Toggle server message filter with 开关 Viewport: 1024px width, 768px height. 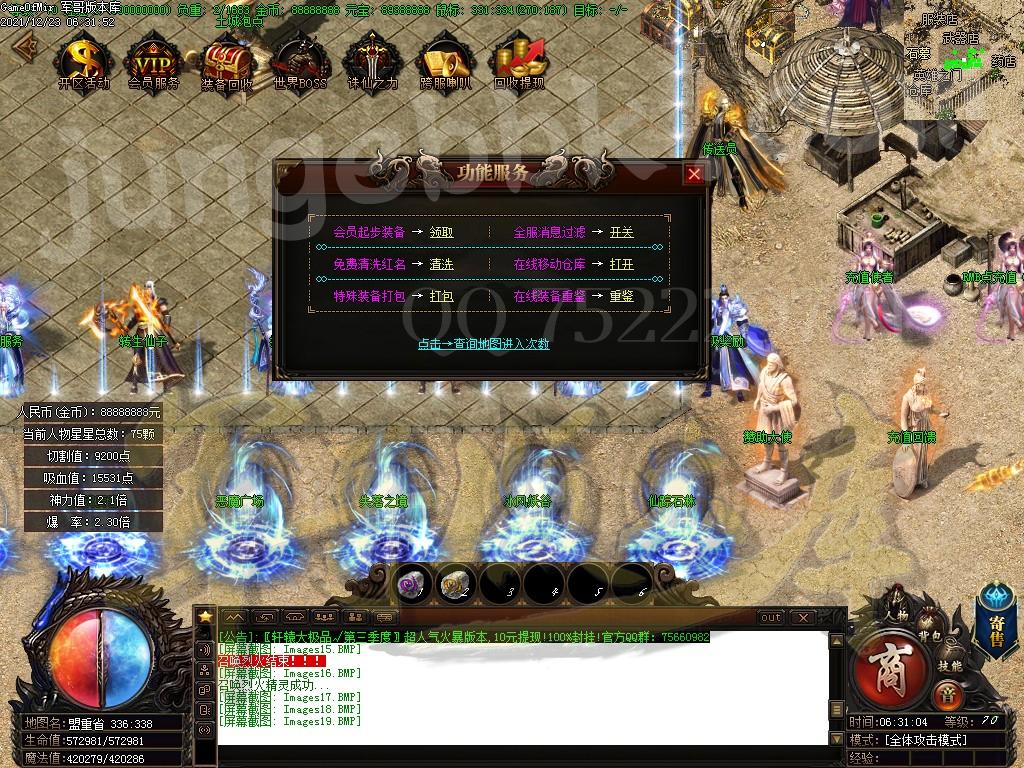click(621, 232)
